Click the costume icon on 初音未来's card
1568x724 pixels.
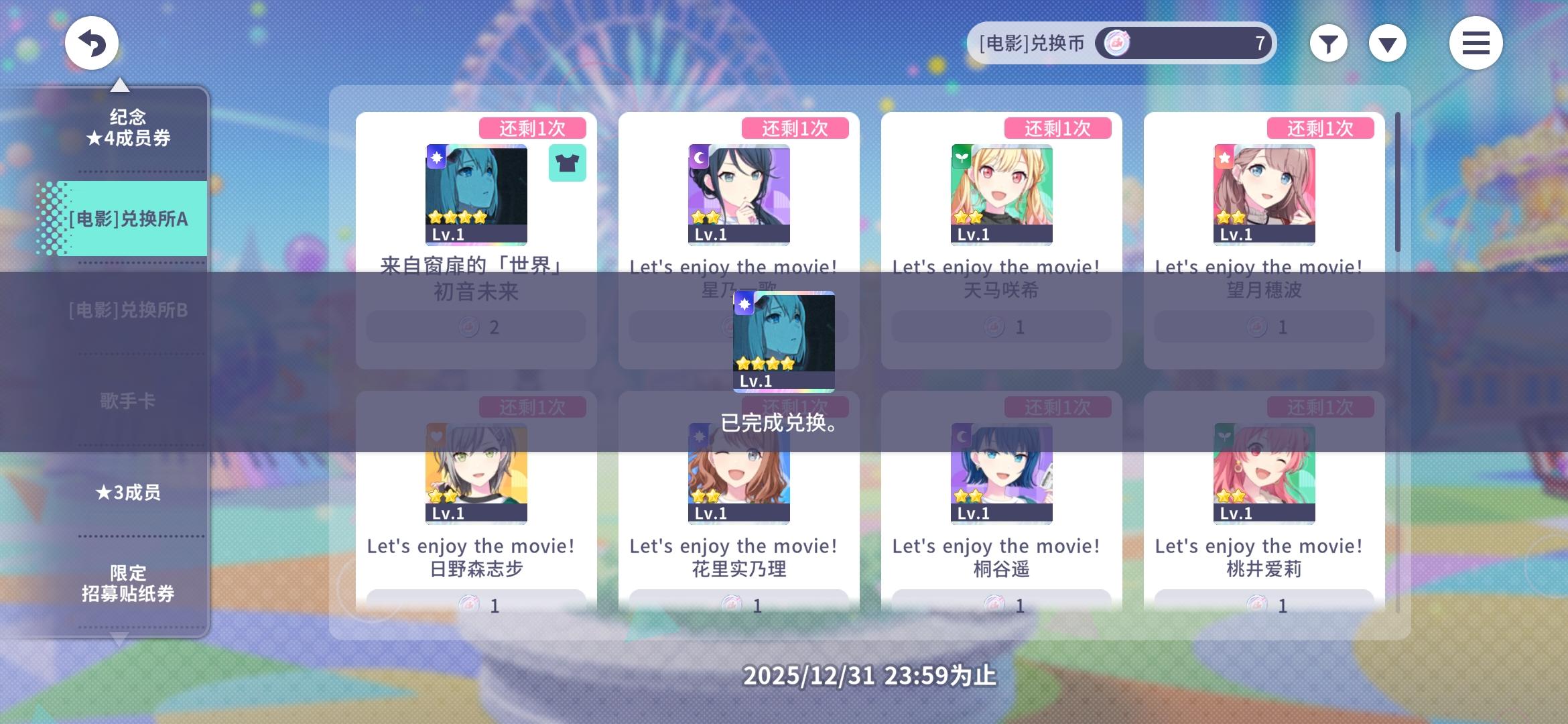point(567,163)
